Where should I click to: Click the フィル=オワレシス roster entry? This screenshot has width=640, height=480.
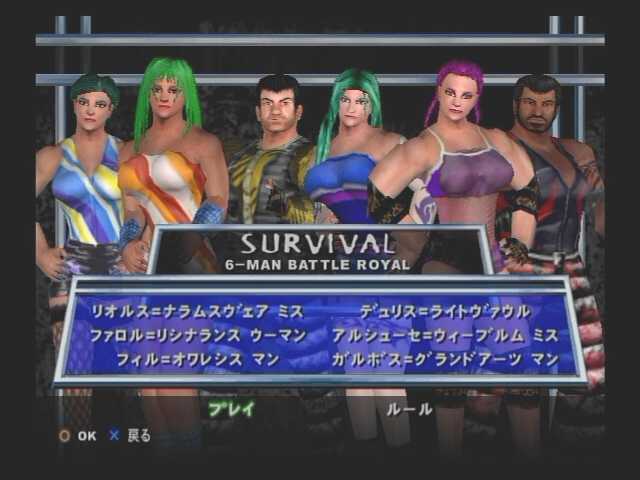(x=205, y=357)
